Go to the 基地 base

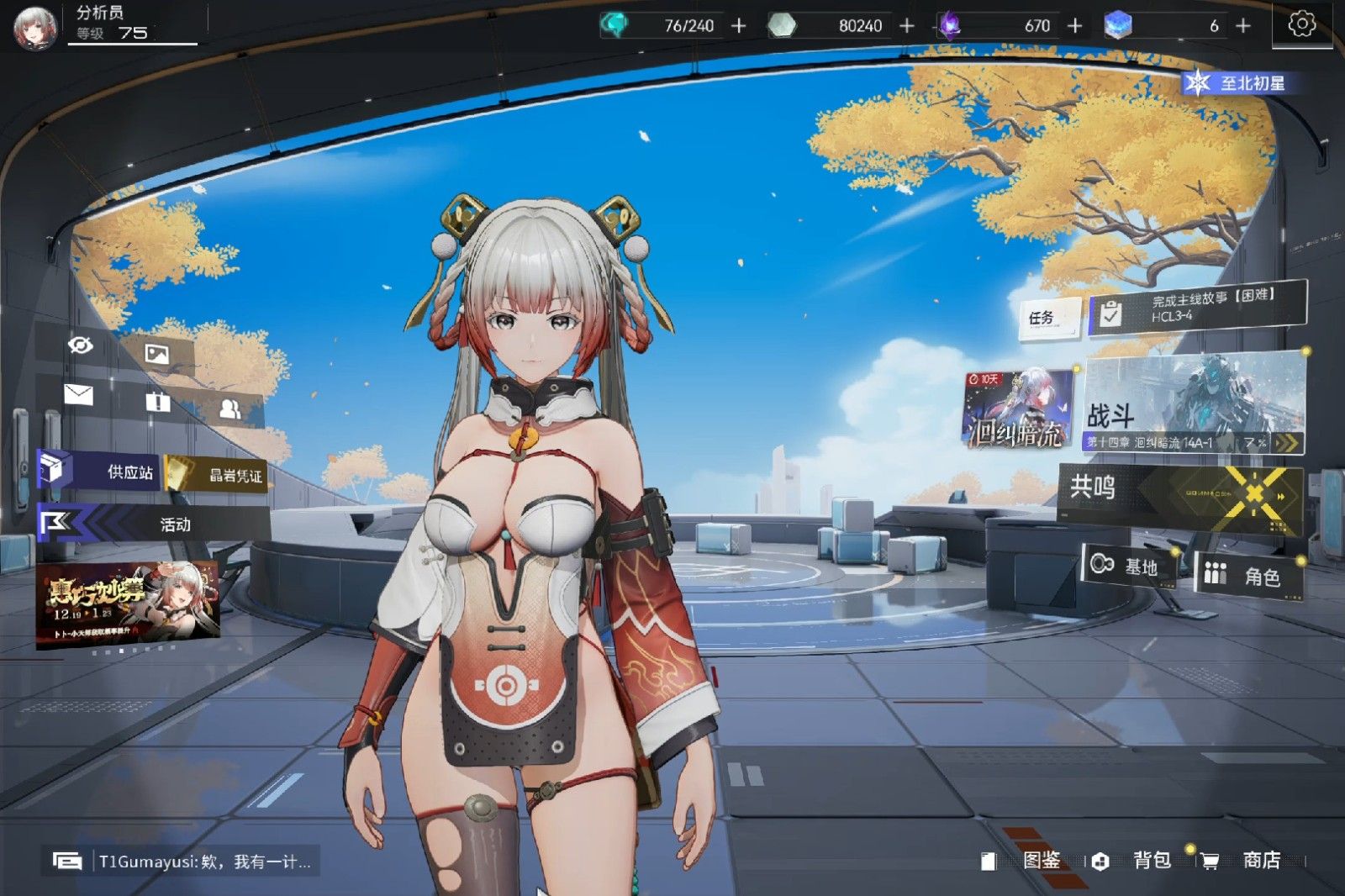click(x=1128, y=567)
